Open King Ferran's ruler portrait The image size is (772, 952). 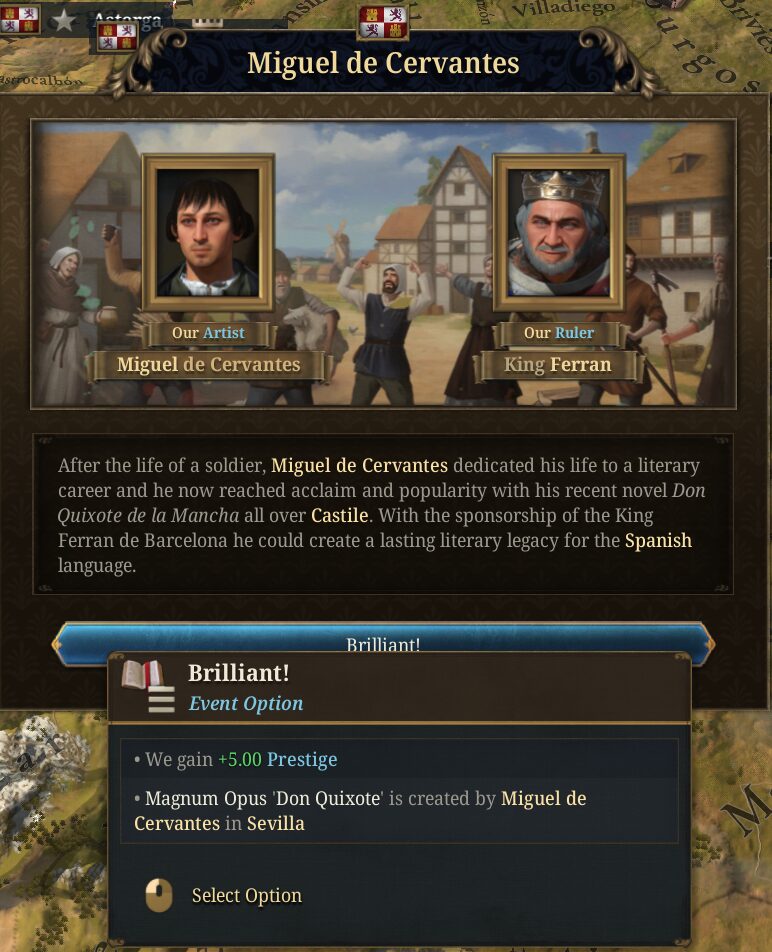559,233
